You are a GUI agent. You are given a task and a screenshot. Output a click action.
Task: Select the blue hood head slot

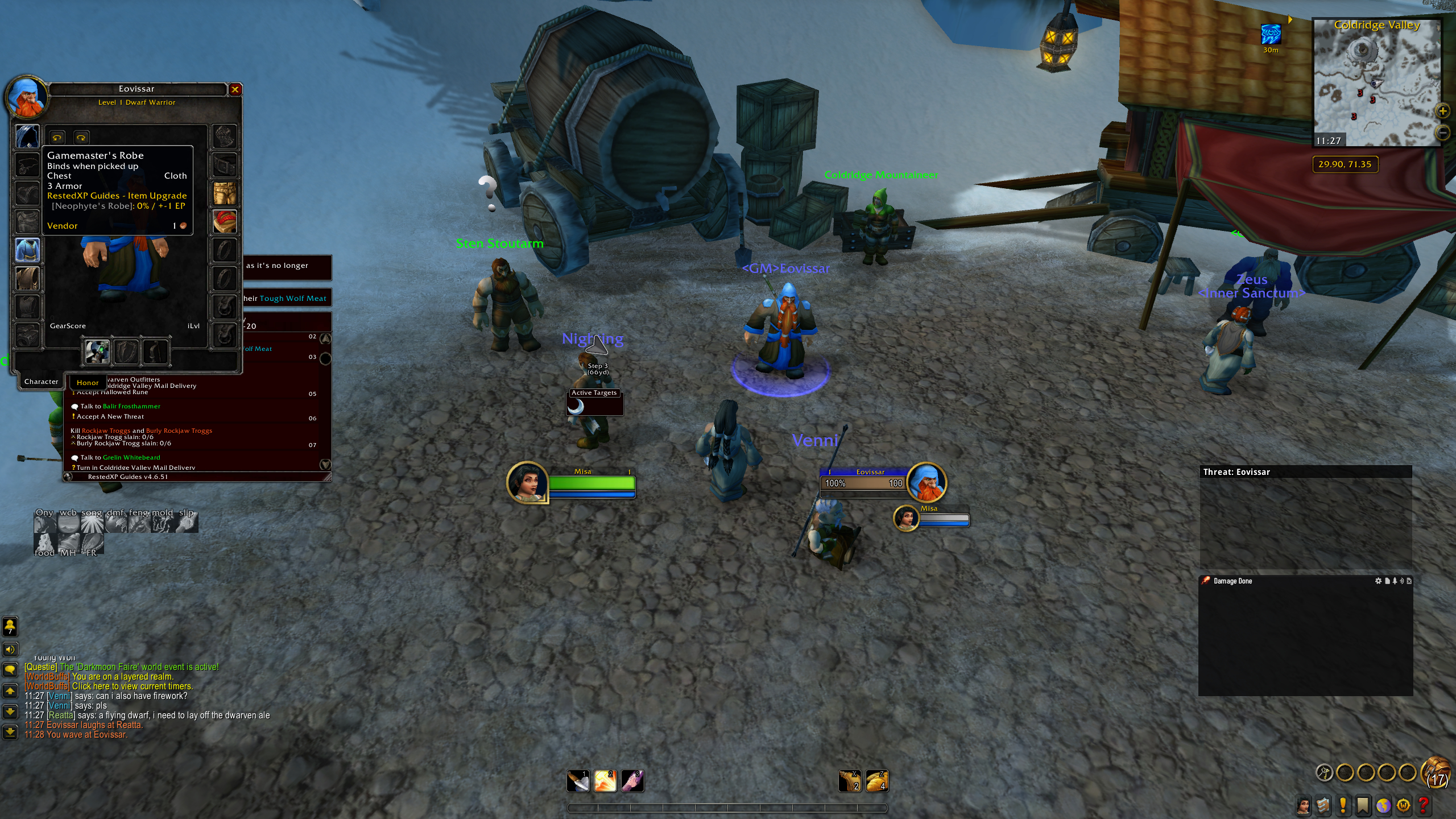click(x=27, y=136)
